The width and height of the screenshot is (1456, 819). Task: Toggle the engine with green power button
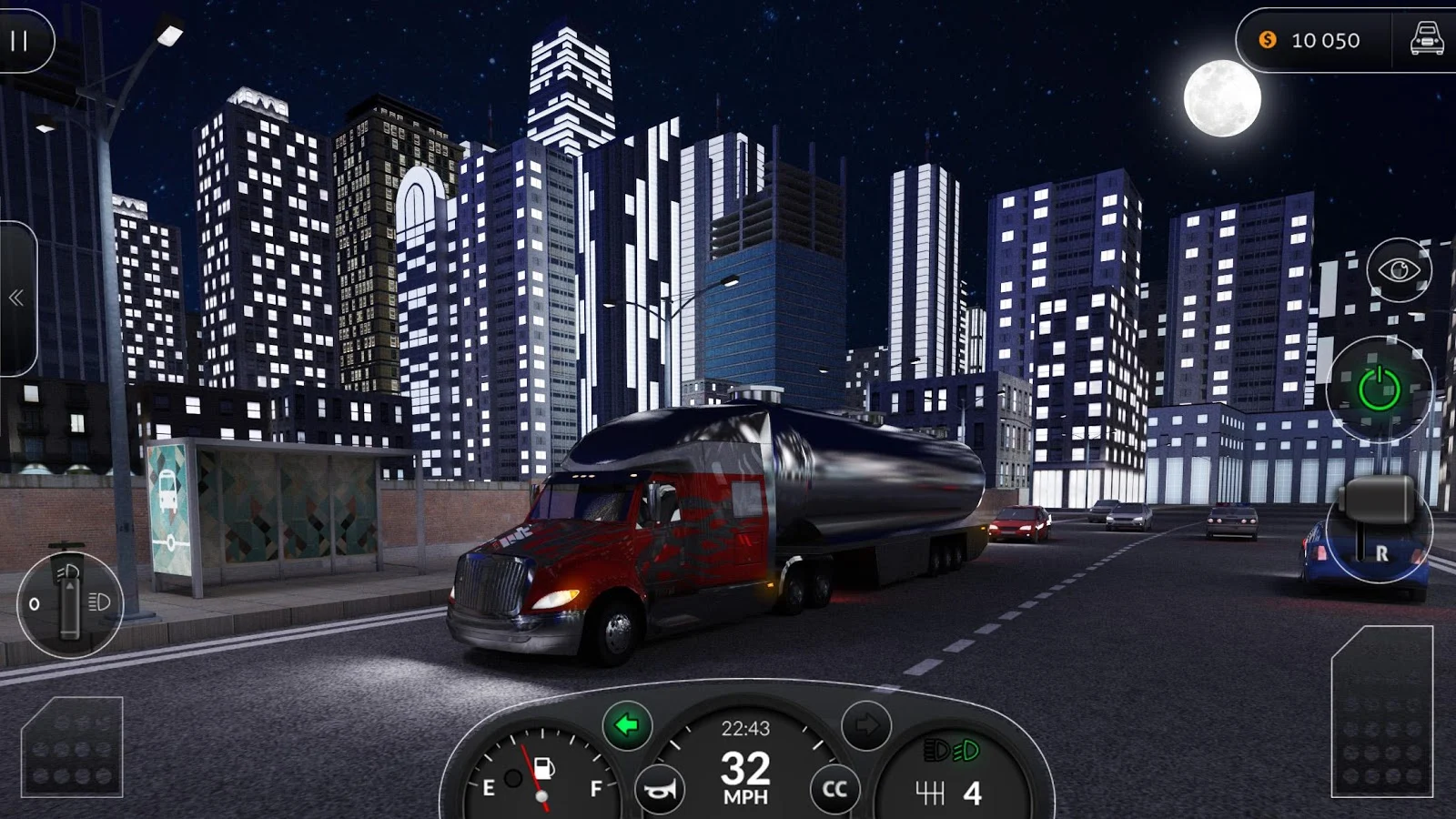click(x=1379, y=389)
